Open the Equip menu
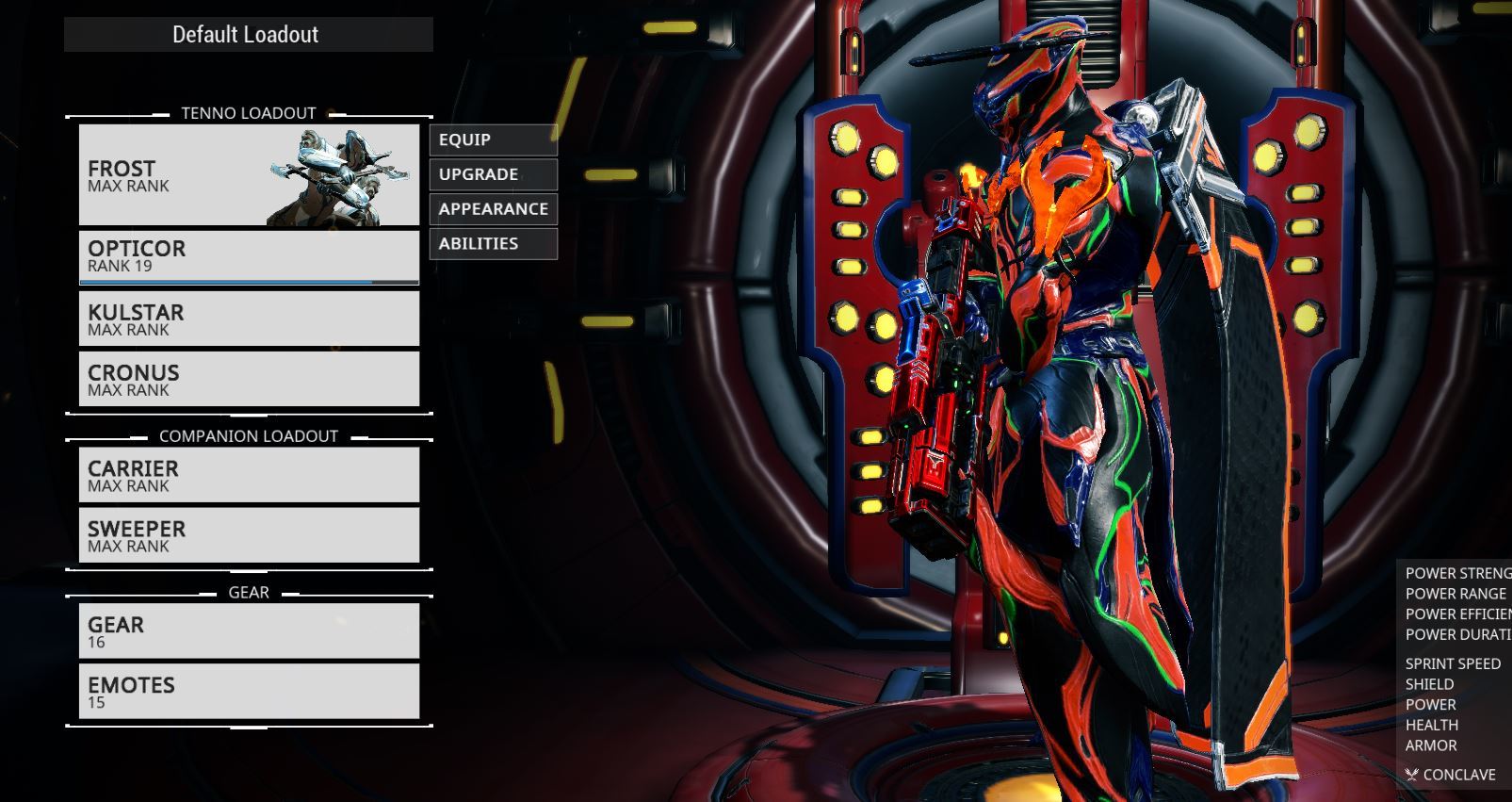The height and width of the screenshot is (802, 1512). [x=491, y=139]
